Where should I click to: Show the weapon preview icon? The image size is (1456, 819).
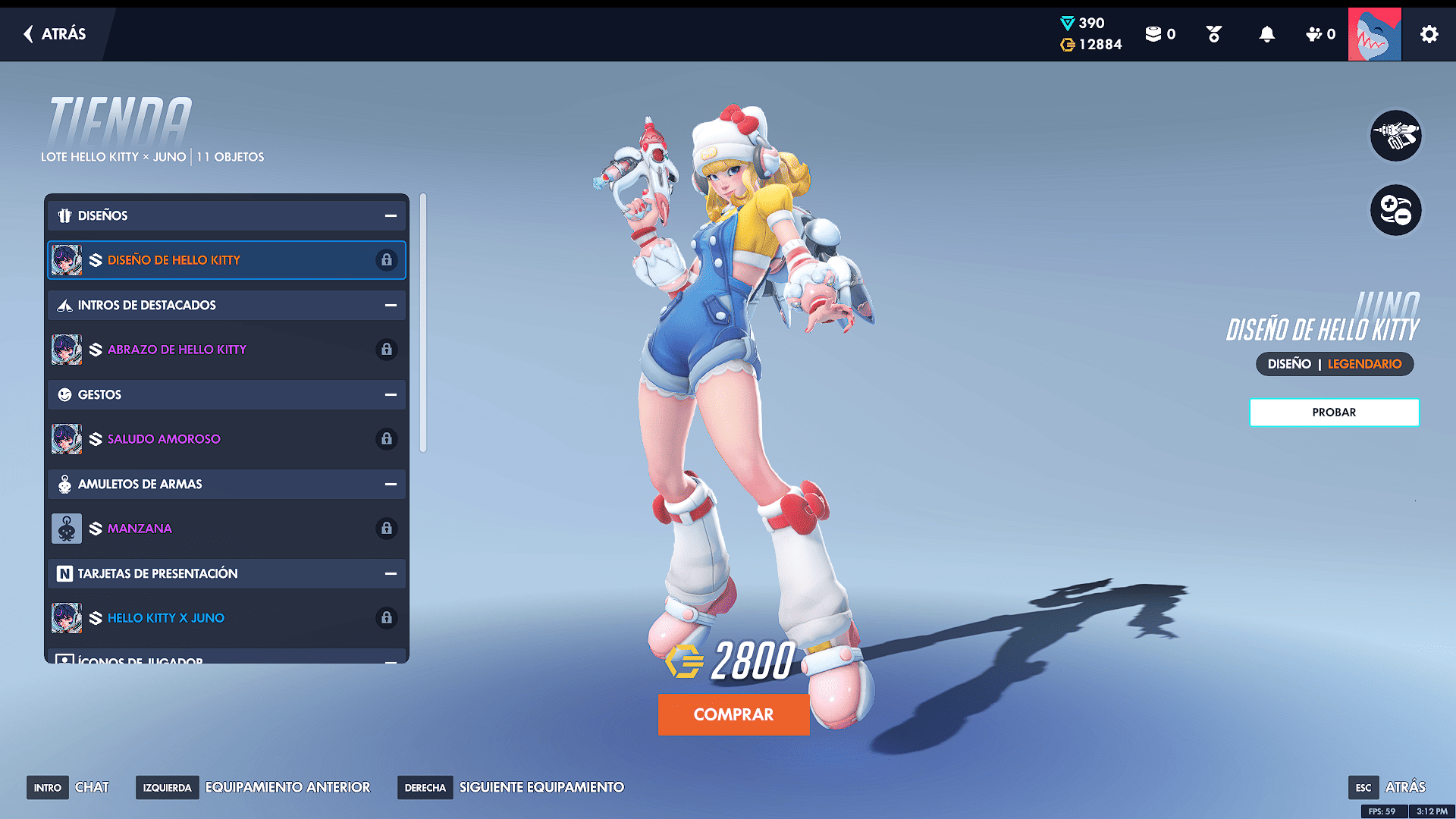[x=1395, y=136]
